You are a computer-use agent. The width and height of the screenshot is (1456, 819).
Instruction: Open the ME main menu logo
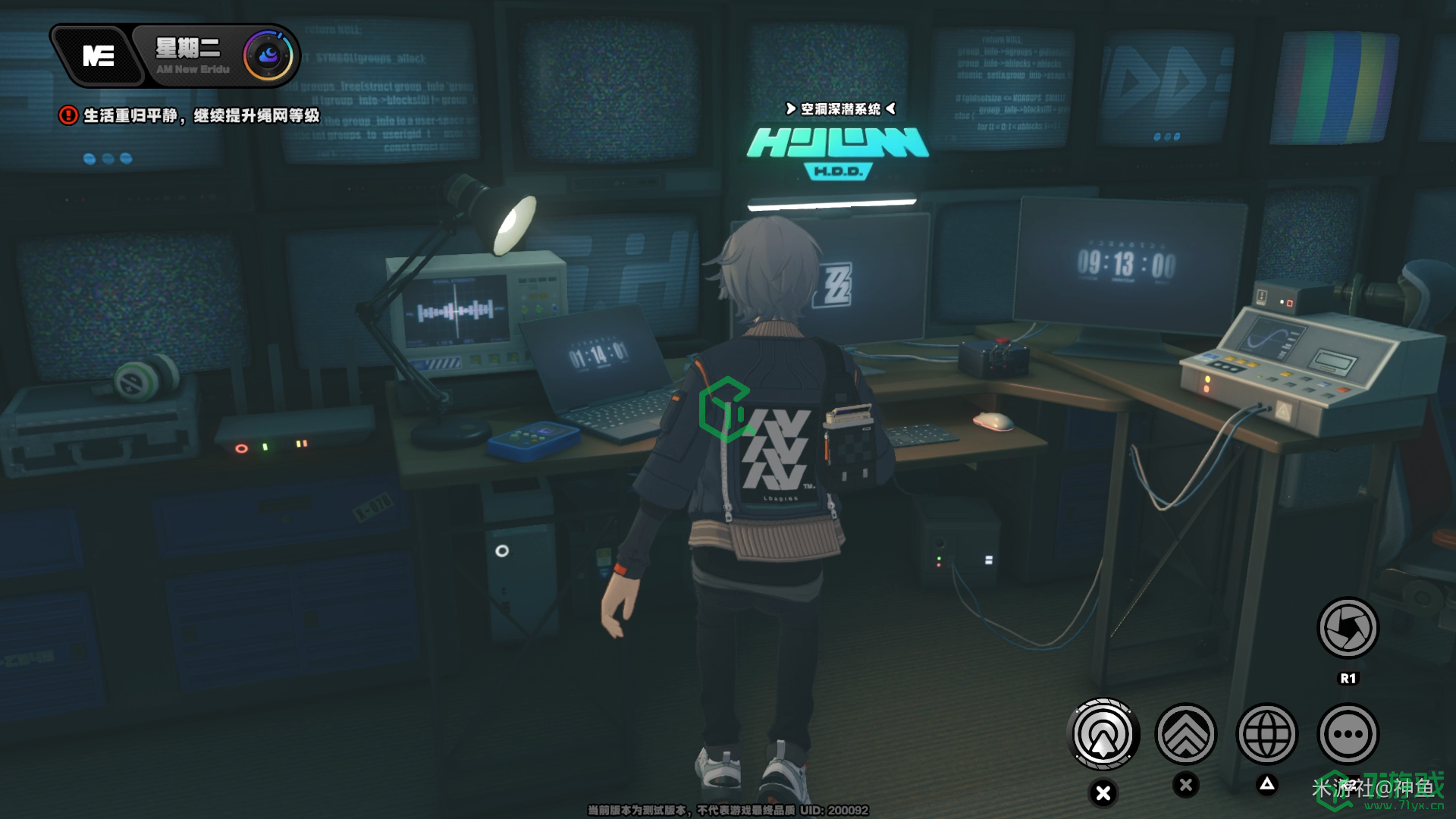[99, 56]
